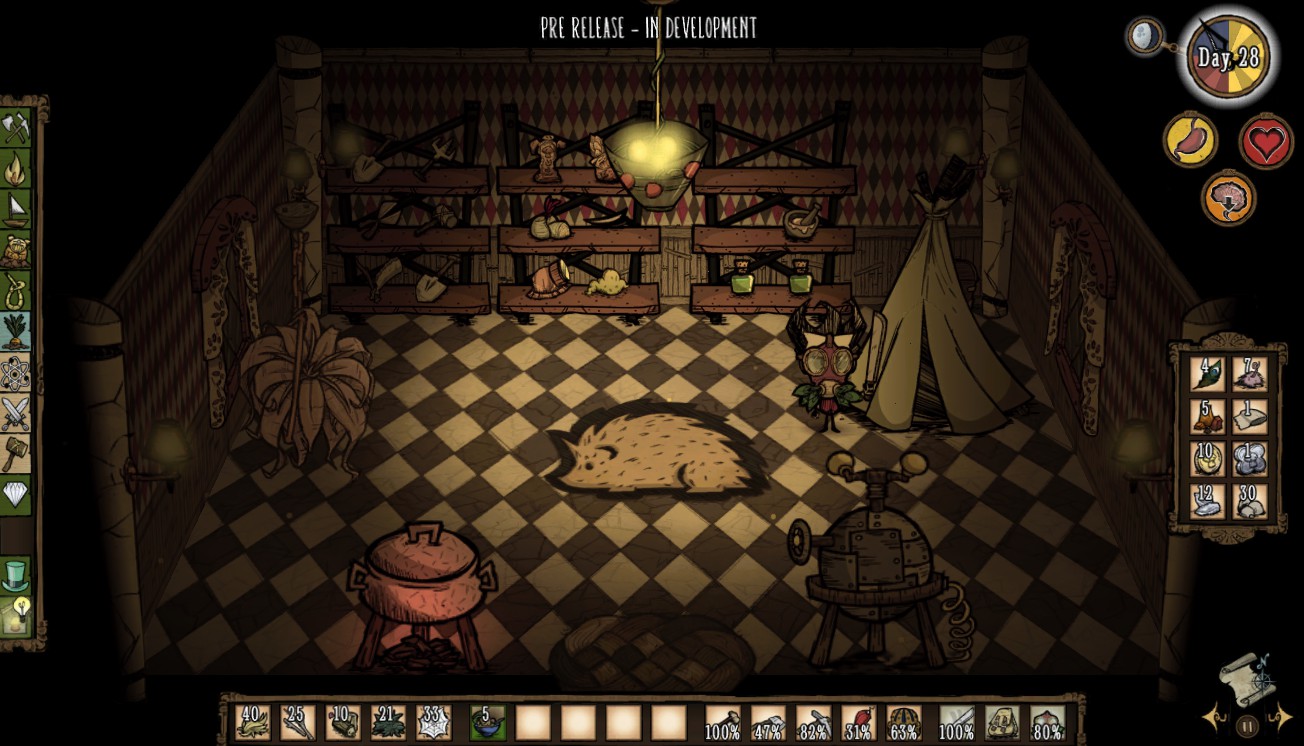The height and width of the screenshot is (746, 1304).
Task: Open the Fire crafting tab
Action: 15,168
